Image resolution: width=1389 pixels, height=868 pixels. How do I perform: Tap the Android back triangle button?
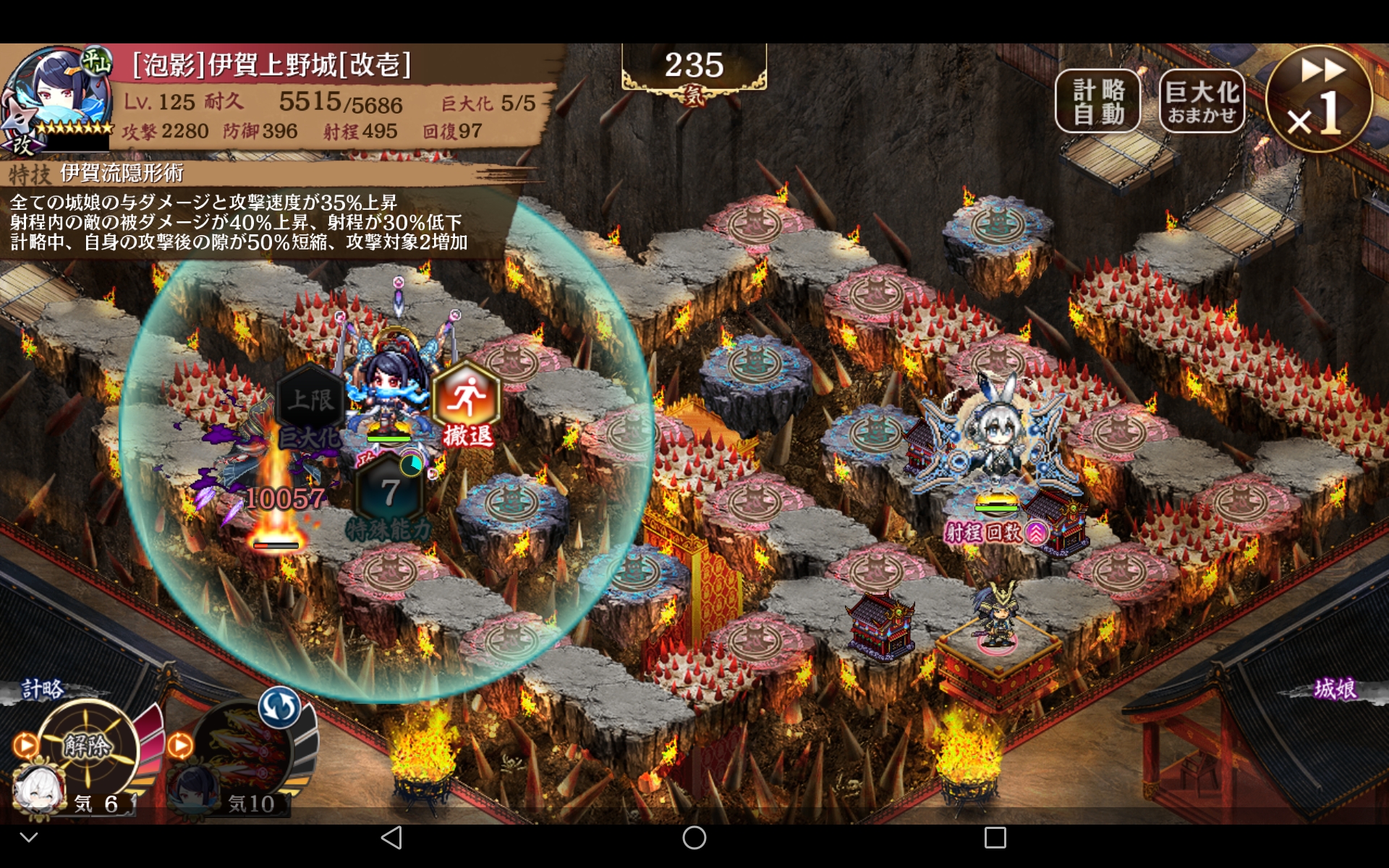tap(391, 838)
